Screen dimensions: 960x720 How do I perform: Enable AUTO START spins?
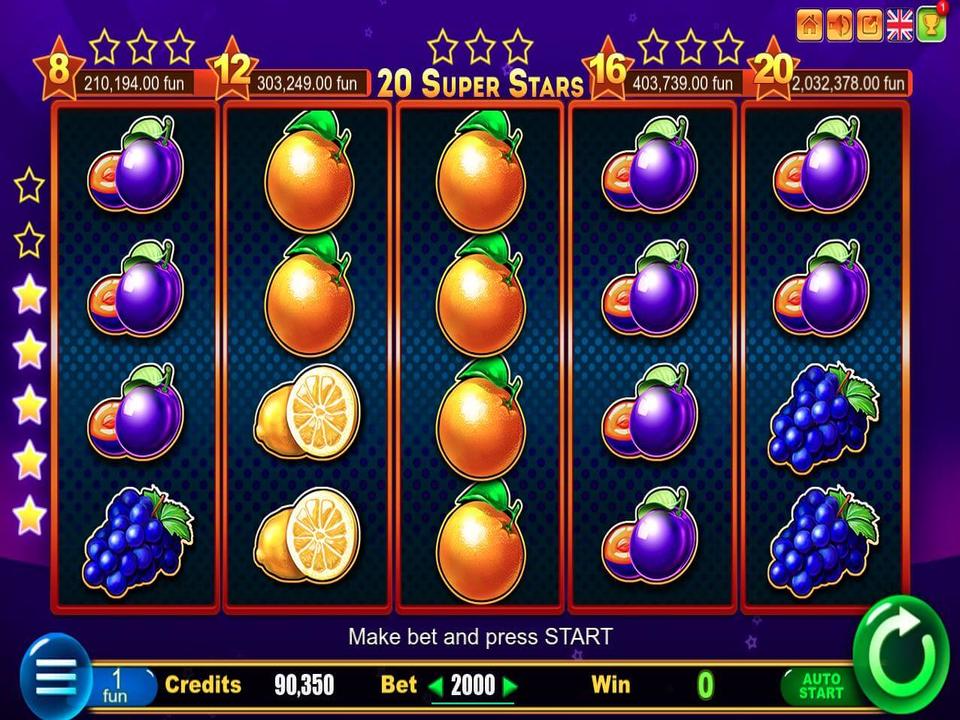click(x=821, y=686)
